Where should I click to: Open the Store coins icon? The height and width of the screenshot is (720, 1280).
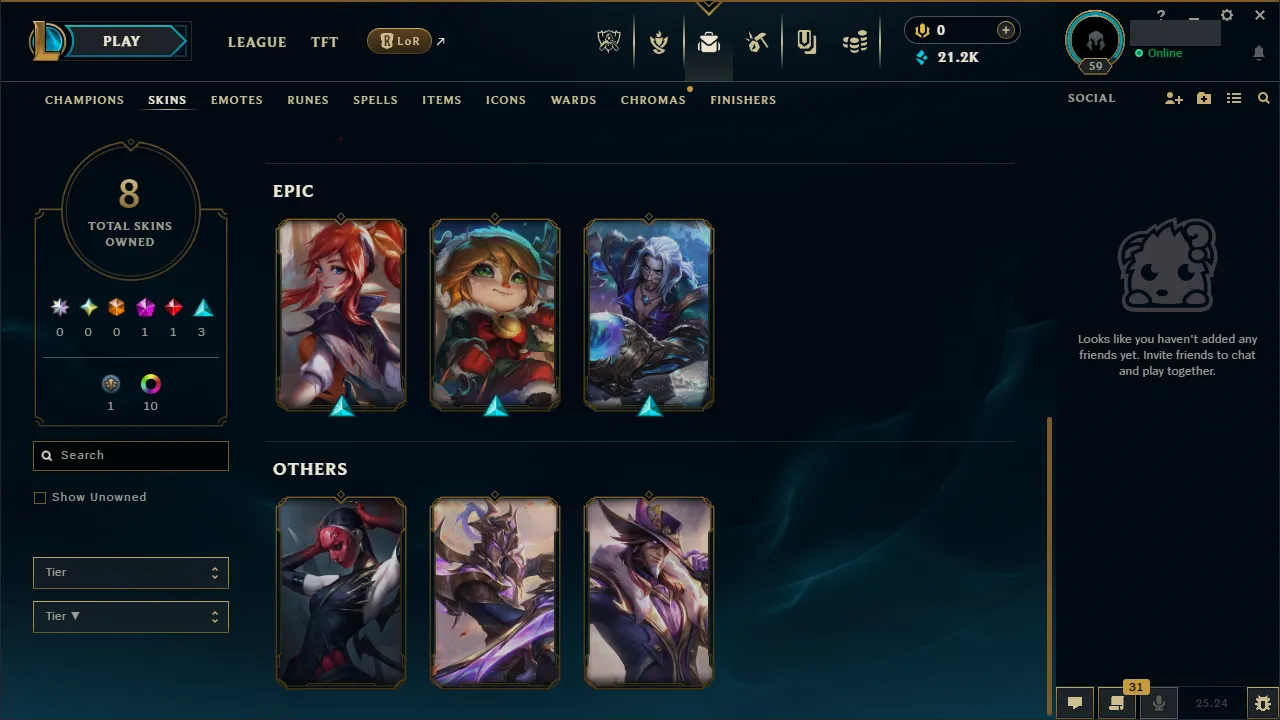click(855, 41)
